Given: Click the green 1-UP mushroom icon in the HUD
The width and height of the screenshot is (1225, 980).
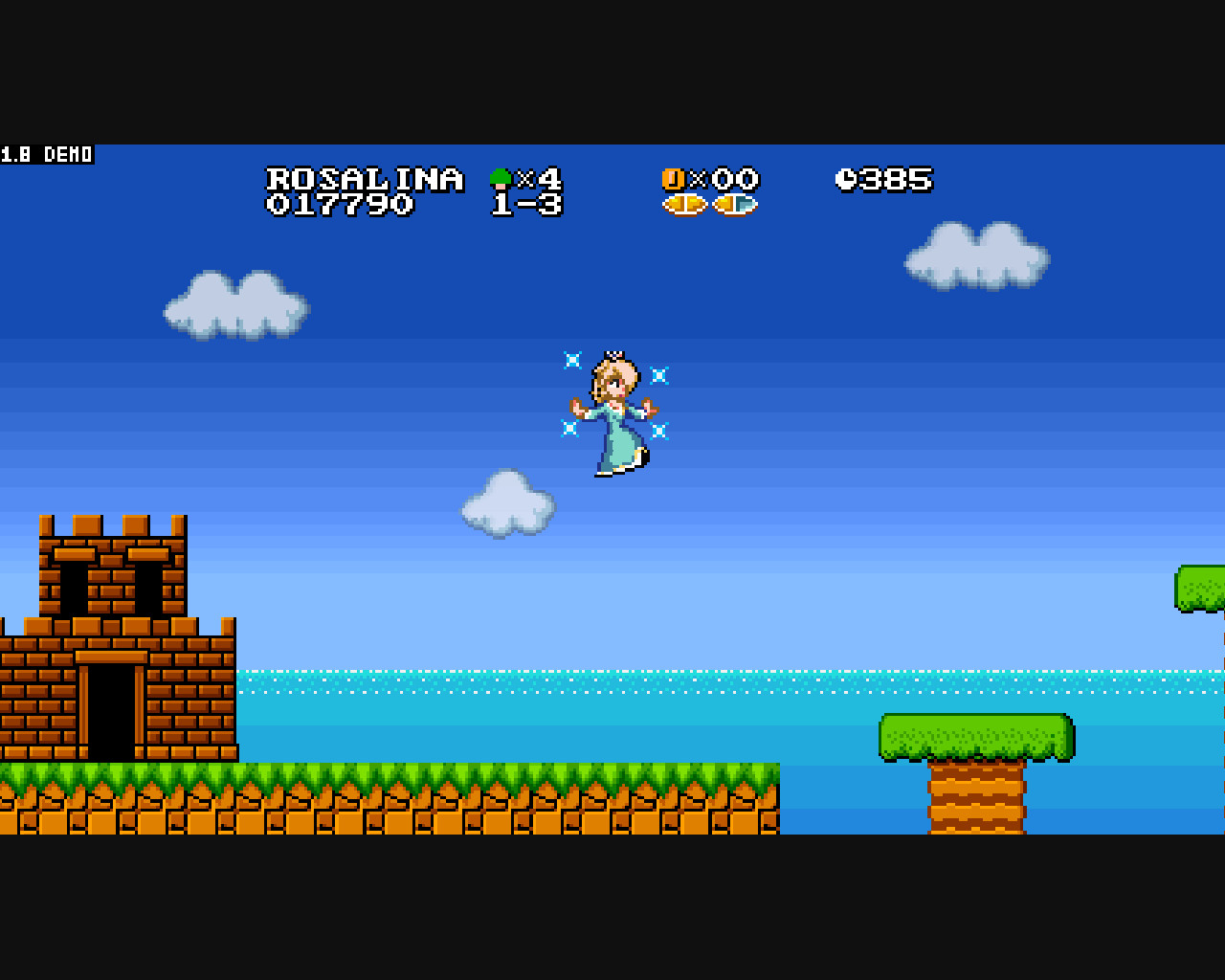Looking at the screenshot, I should click(499, 178).
